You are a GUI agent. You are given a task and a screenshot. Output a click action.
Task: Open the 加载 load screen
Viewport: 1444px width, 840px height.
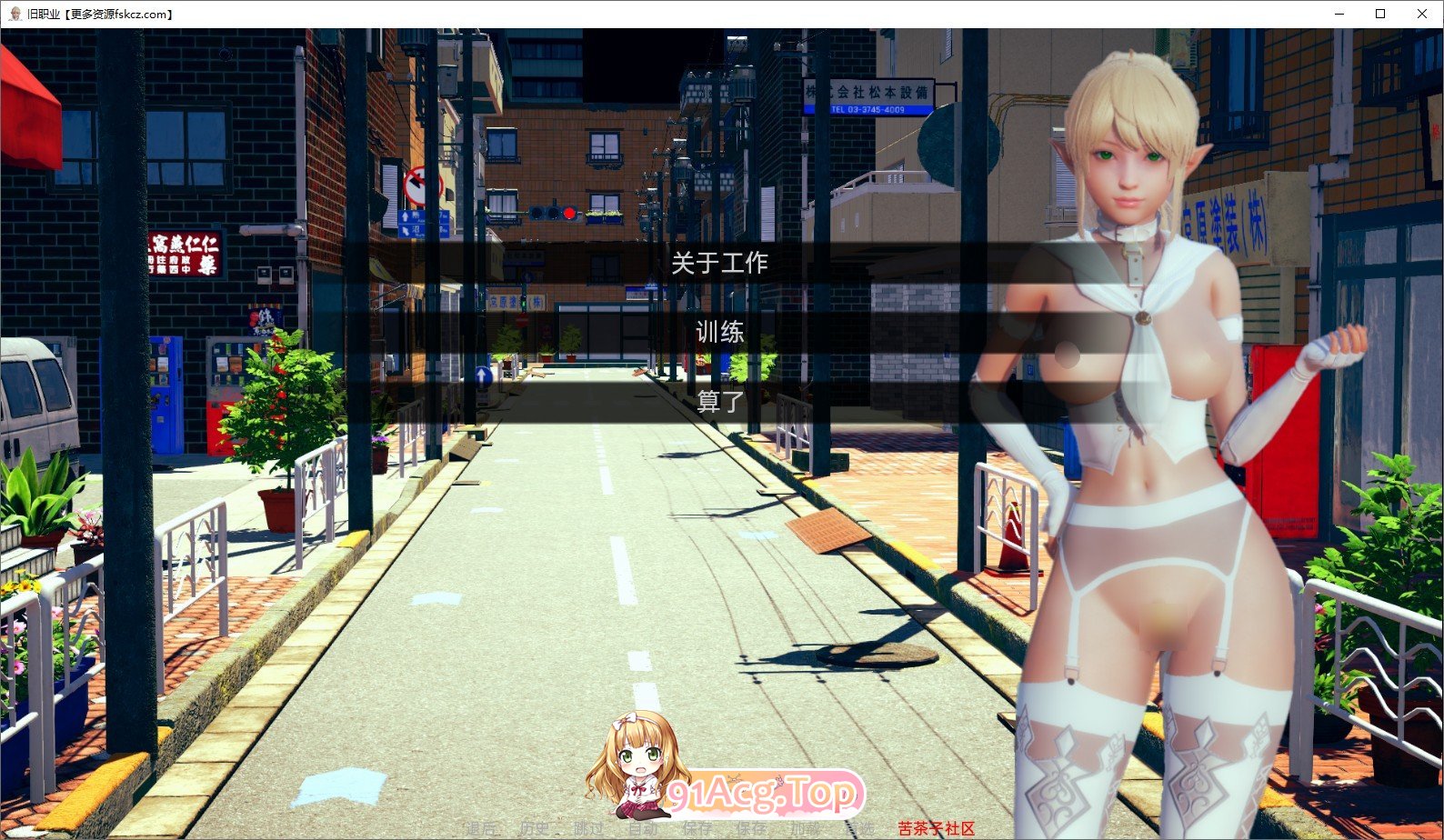804,829
